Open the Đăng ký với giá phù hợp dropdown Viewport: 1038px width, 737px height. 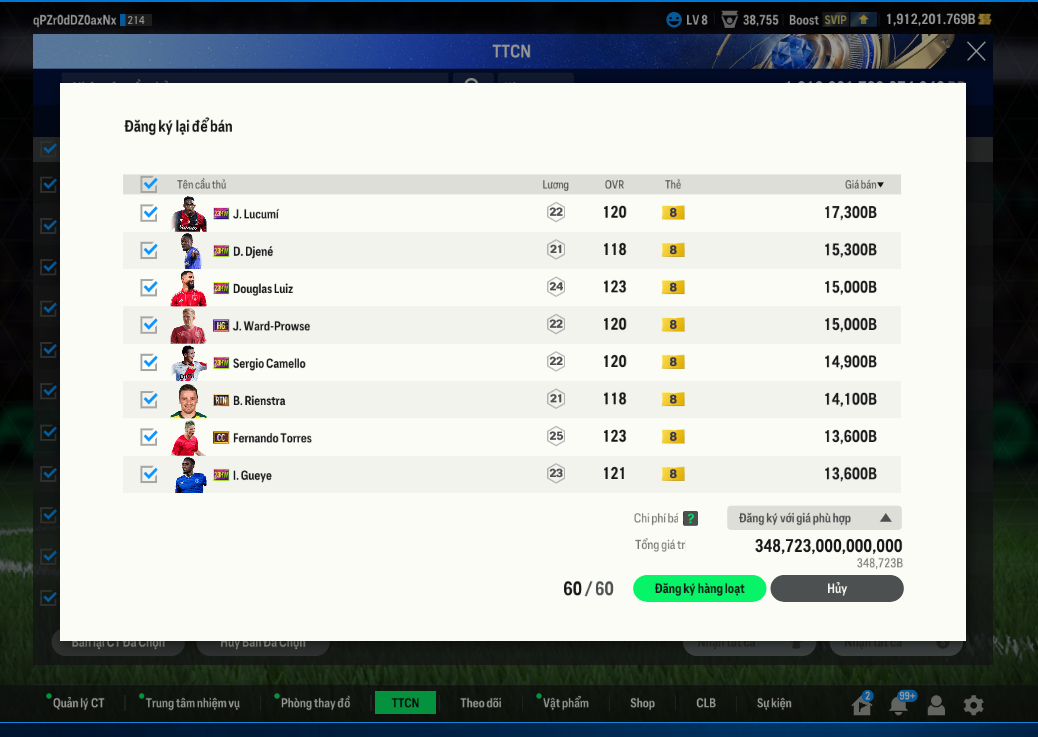(x=814, y=518)
